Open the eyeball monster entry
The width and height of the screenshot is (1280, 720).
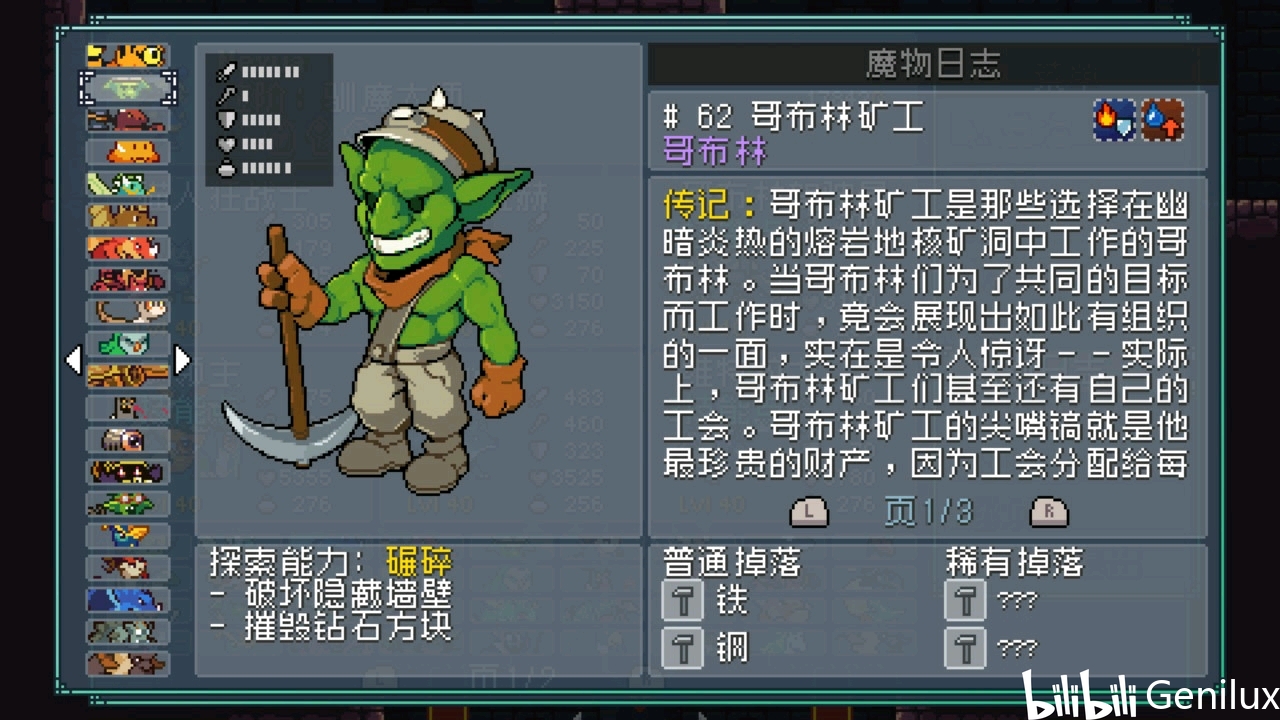click(127, 439)
